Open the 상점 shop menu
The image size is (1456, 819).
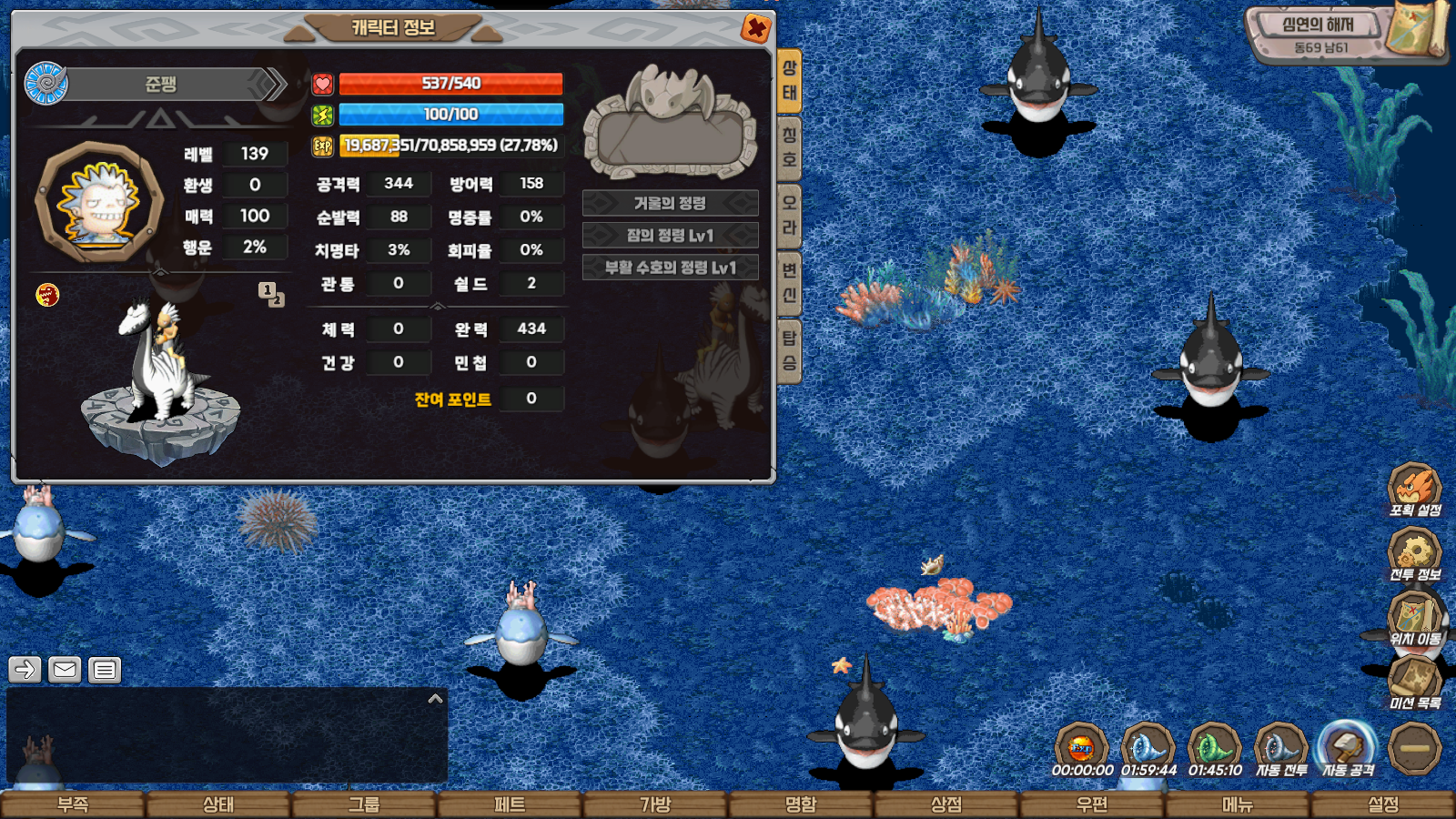(x=946, y=804)
